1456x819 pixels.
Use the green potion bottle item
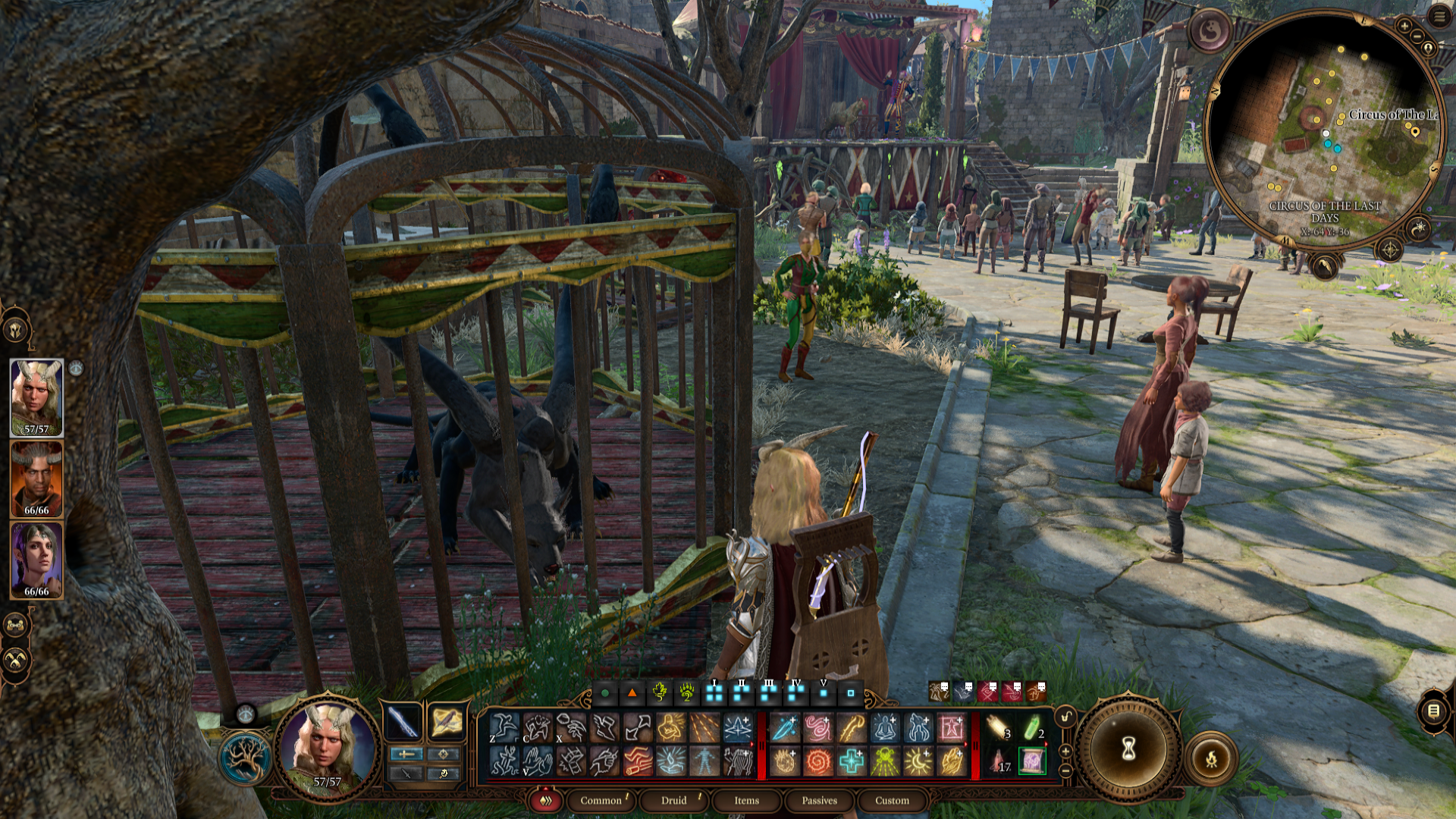pos(1032,728)
